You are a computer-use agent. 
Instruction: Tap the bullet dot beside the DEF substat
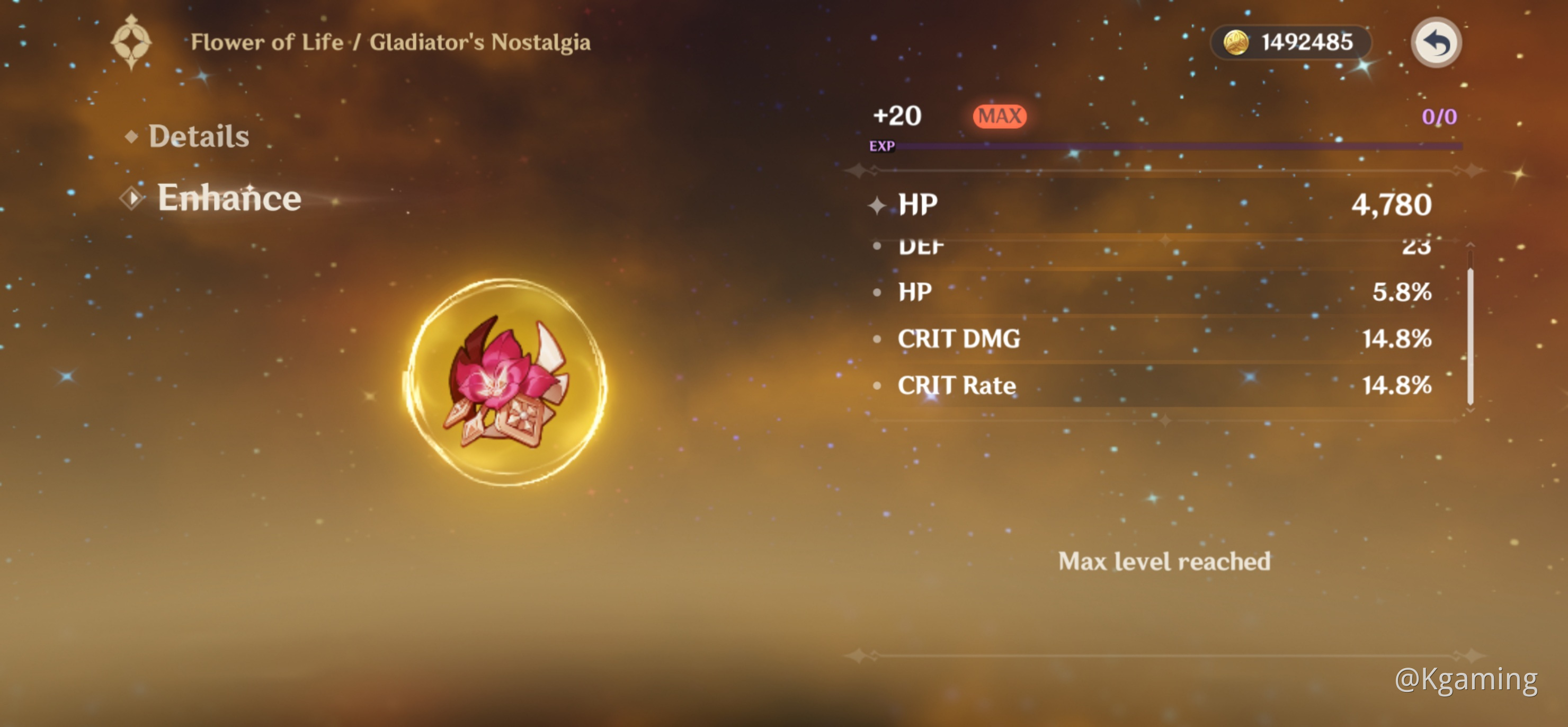click(877, 246)
